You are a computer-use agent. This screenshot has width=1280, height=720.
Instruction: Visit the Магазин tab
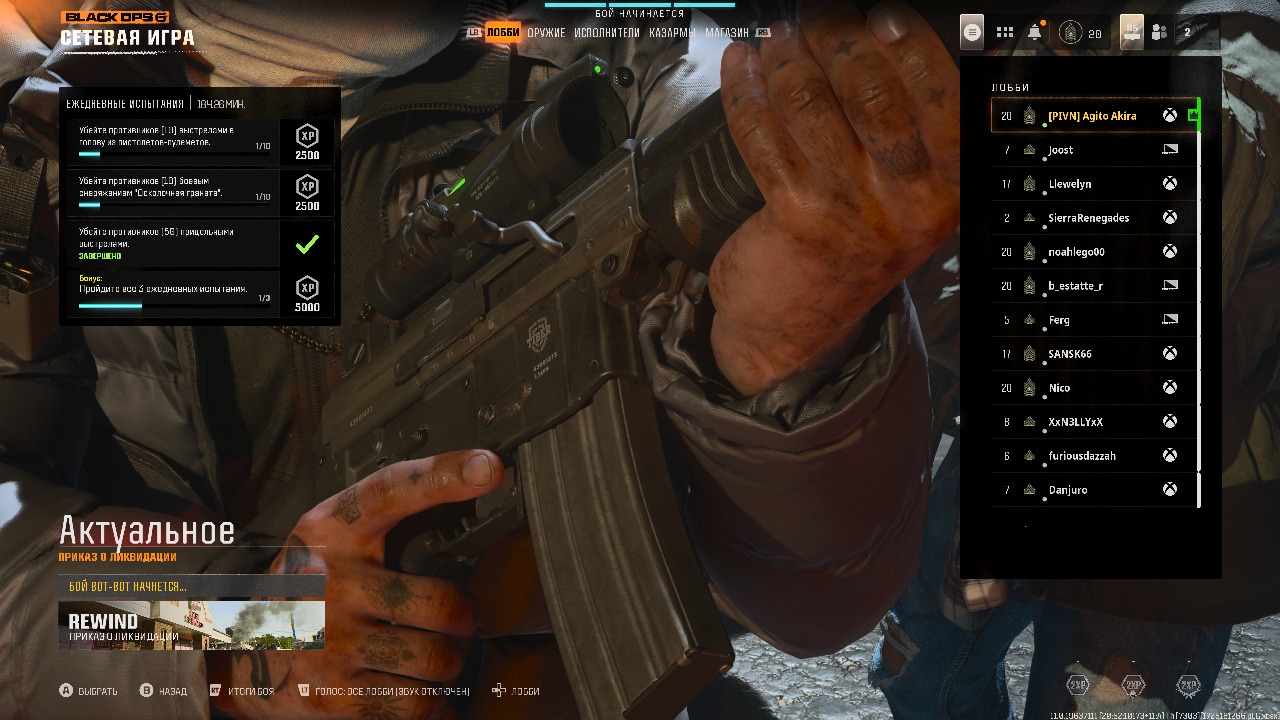click(x=727, y=33)
